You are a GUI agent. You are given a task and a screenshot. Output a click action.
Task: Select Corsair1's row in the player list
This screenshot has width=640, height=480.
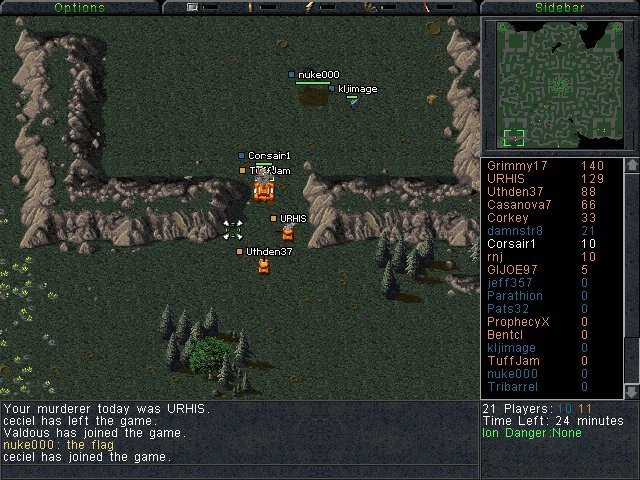click(x=512, y=244)
